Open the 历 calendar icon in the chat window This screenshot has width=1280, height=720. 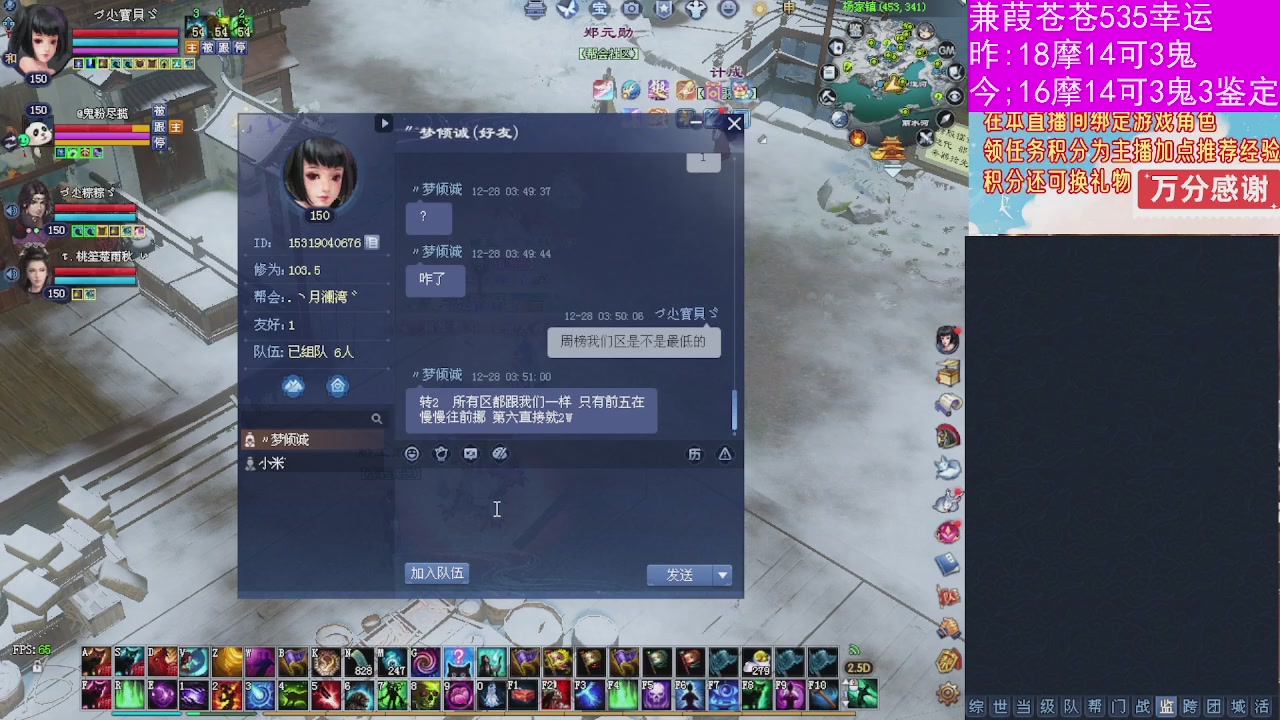(x=695, y=453)
